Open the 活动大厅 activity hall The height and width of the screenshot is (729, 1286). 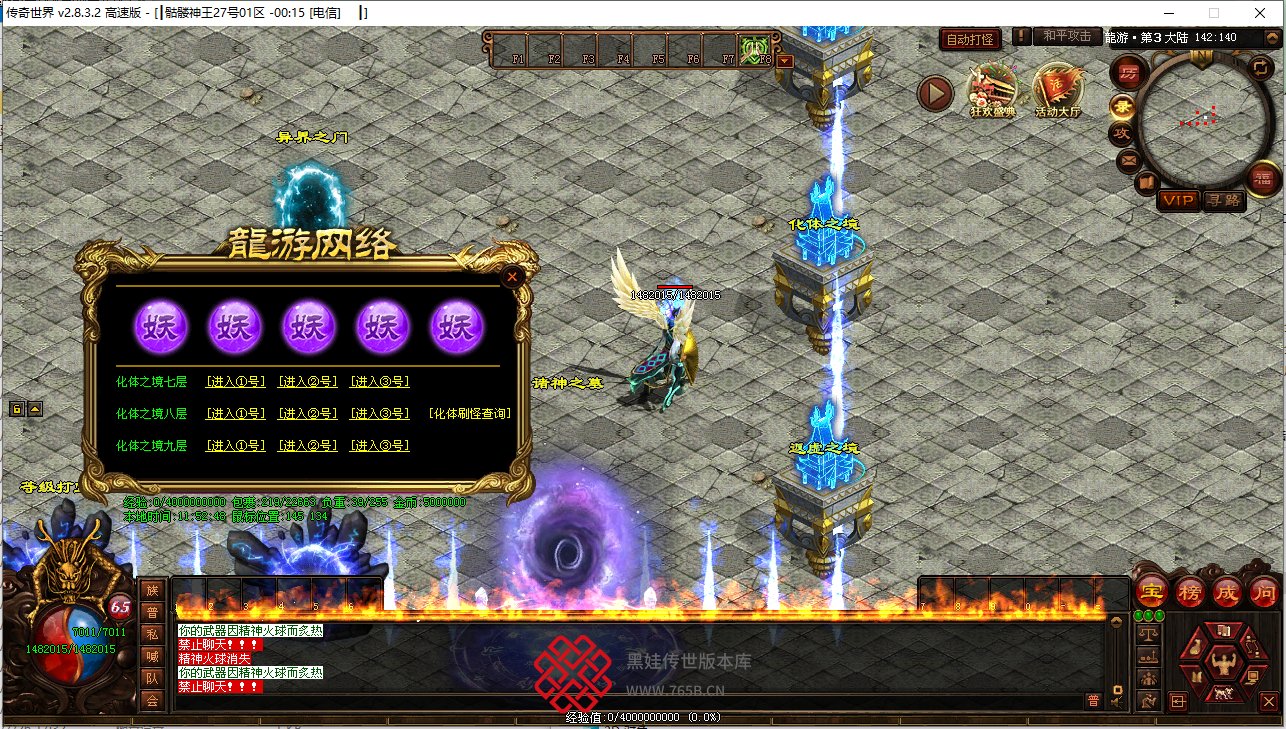(x=1058, y=92)
